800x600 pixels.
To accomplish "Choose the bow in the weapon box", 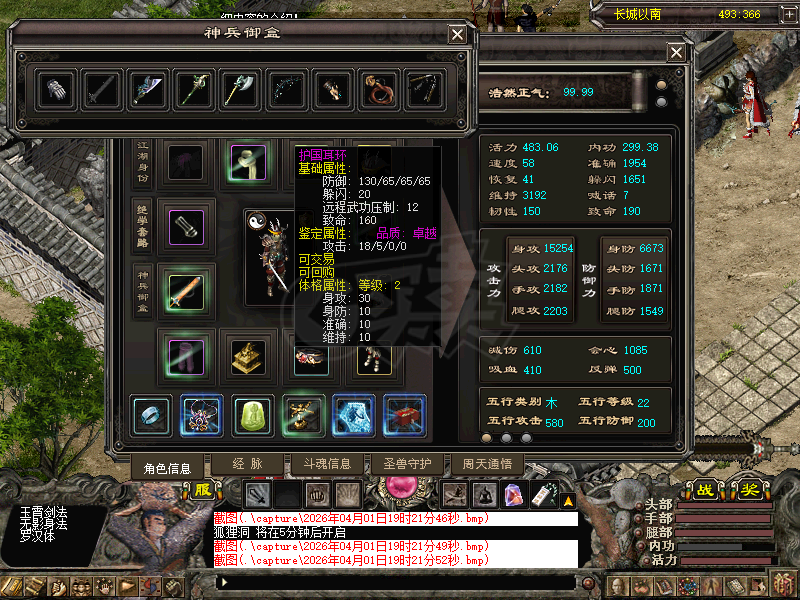I will pos(286,90).
